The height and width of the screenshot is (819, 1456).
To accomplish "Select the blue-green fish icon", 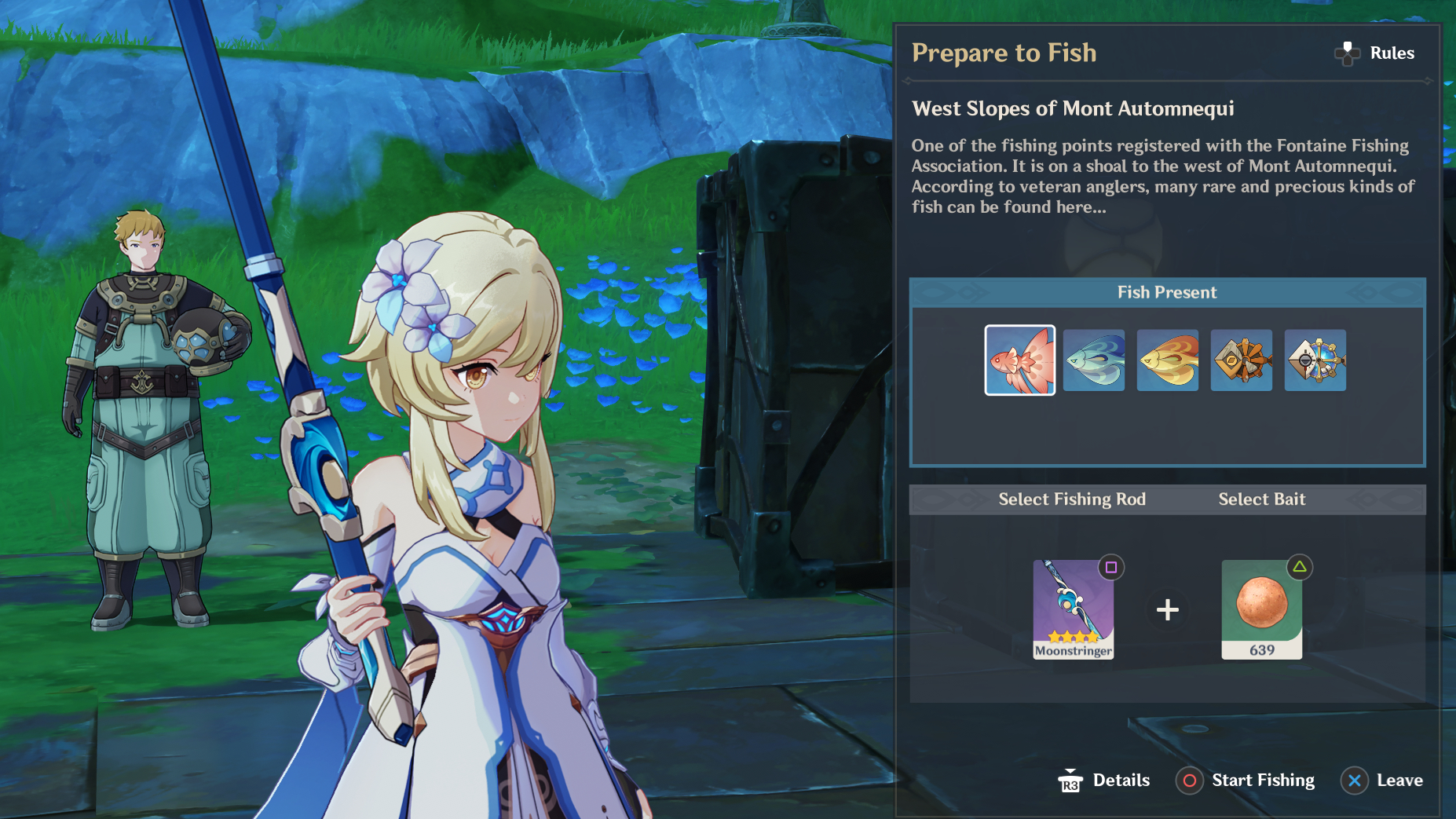I will pos(1093,360).
